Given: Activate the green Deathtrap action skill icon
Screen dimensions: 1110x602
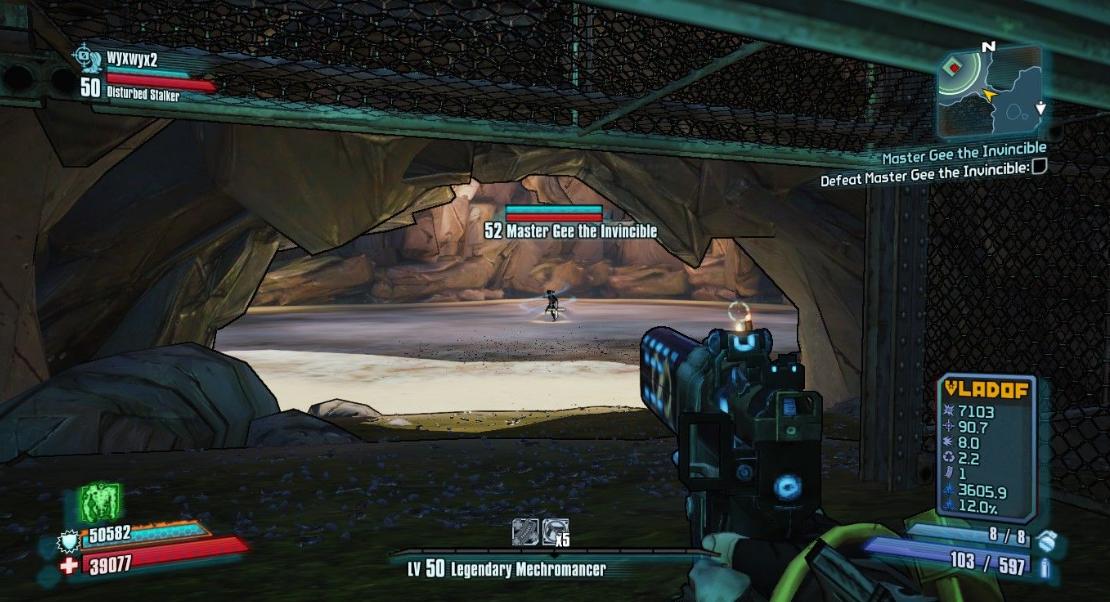Looking at the screenshot, I should click(100, 502).
